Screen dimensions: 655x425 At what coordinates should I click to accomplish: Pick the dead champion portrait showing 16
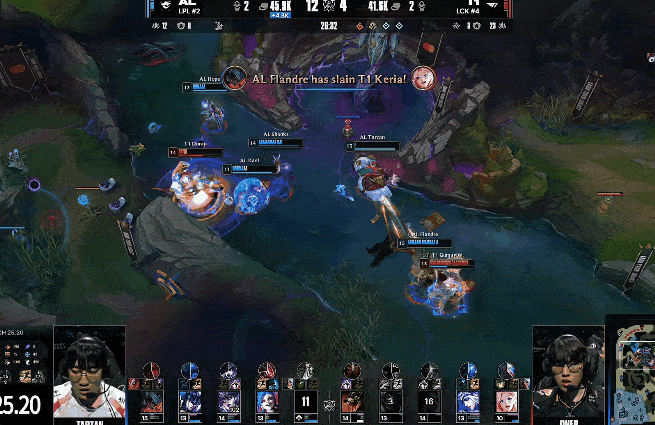(428, 402)
